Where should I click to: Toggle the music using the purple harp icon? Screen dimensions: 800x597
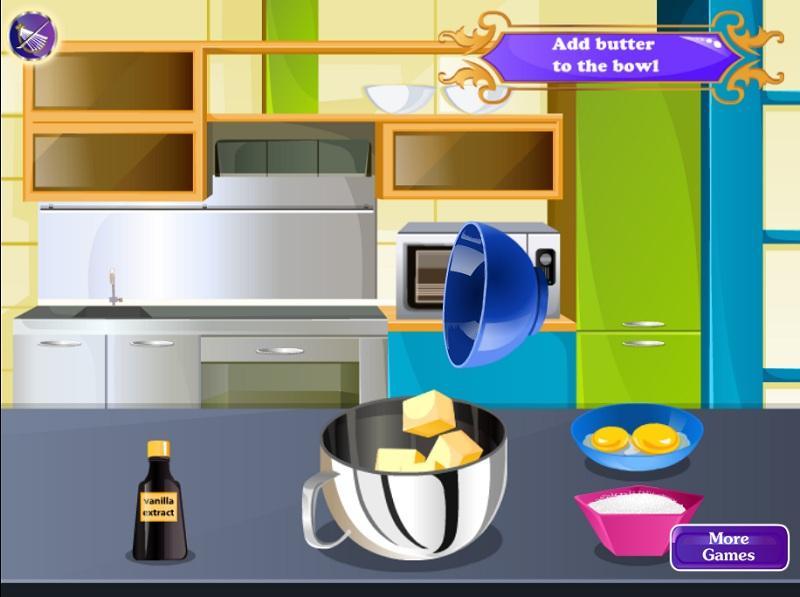tap(33, 36)
